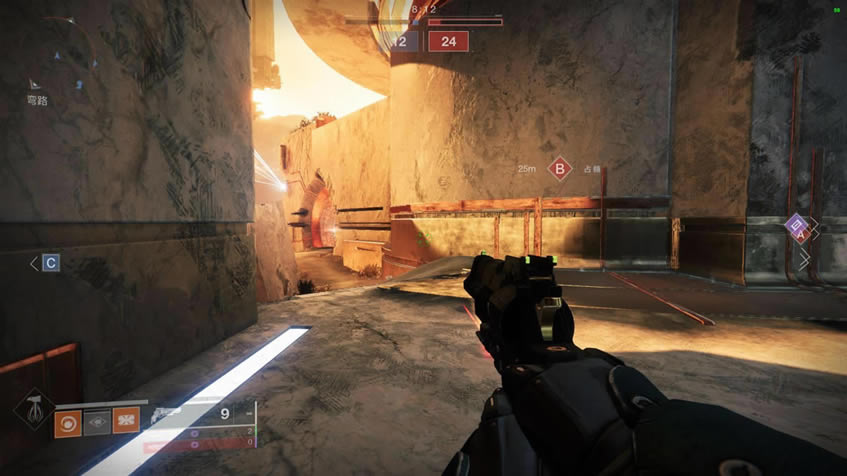
Task: Select the purple zone A diamond marker
Action: pos(798,227)
